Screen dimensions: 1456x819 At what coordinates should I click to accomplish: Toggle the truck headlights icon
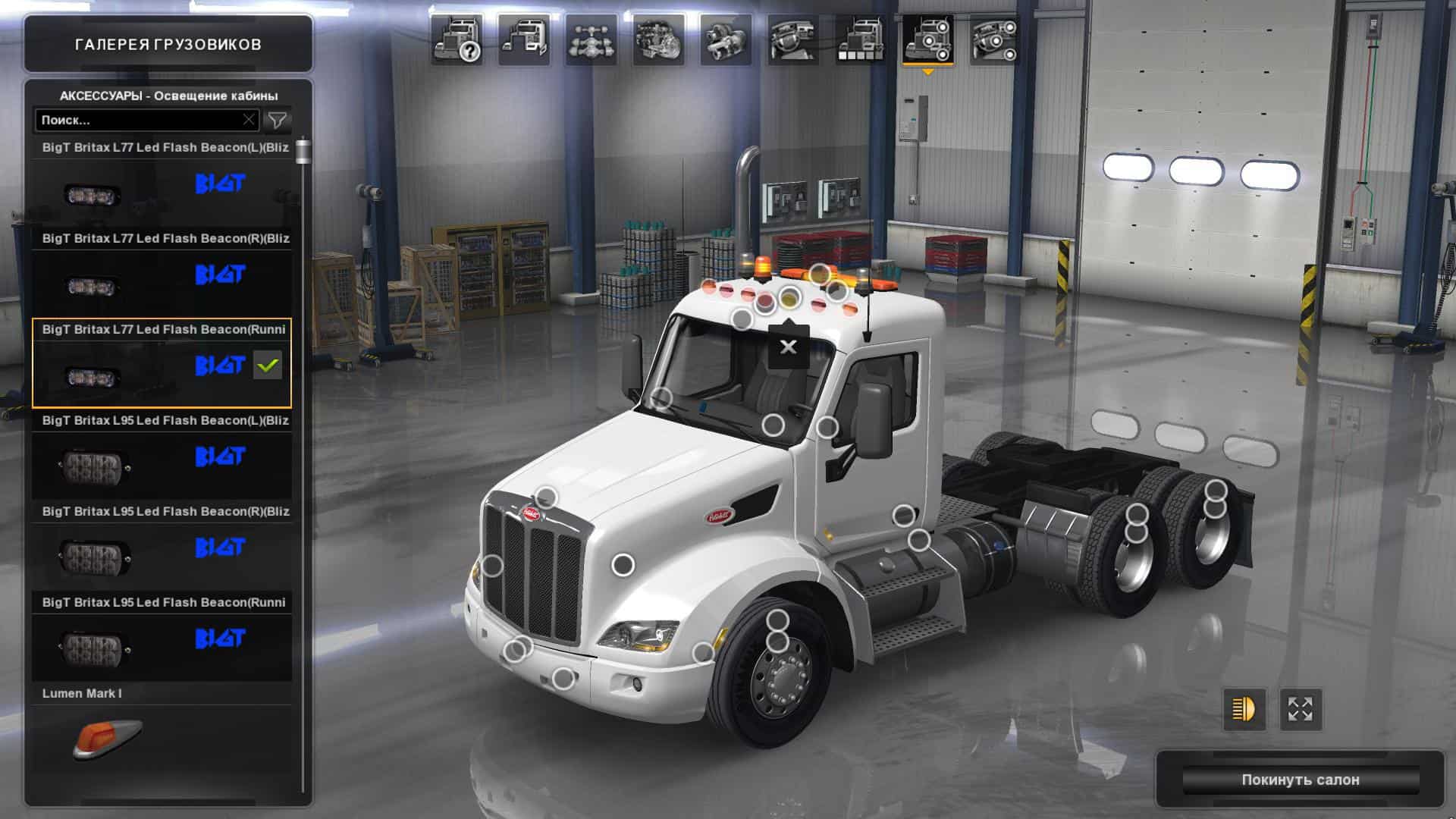[x=1244, y=710]
